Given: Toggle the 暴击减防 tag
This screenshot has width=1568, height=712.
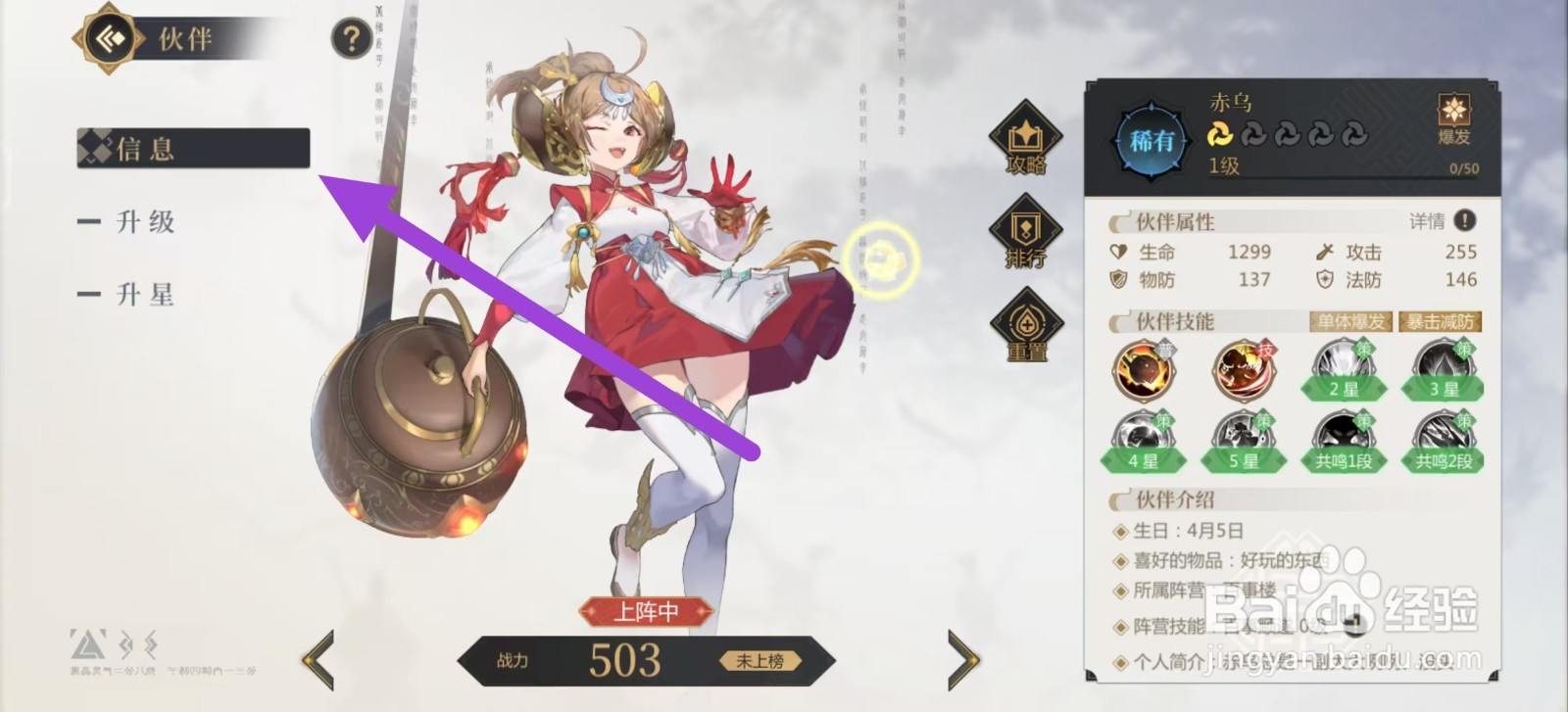Looking at the screenshot, I should pos(1440,321).
